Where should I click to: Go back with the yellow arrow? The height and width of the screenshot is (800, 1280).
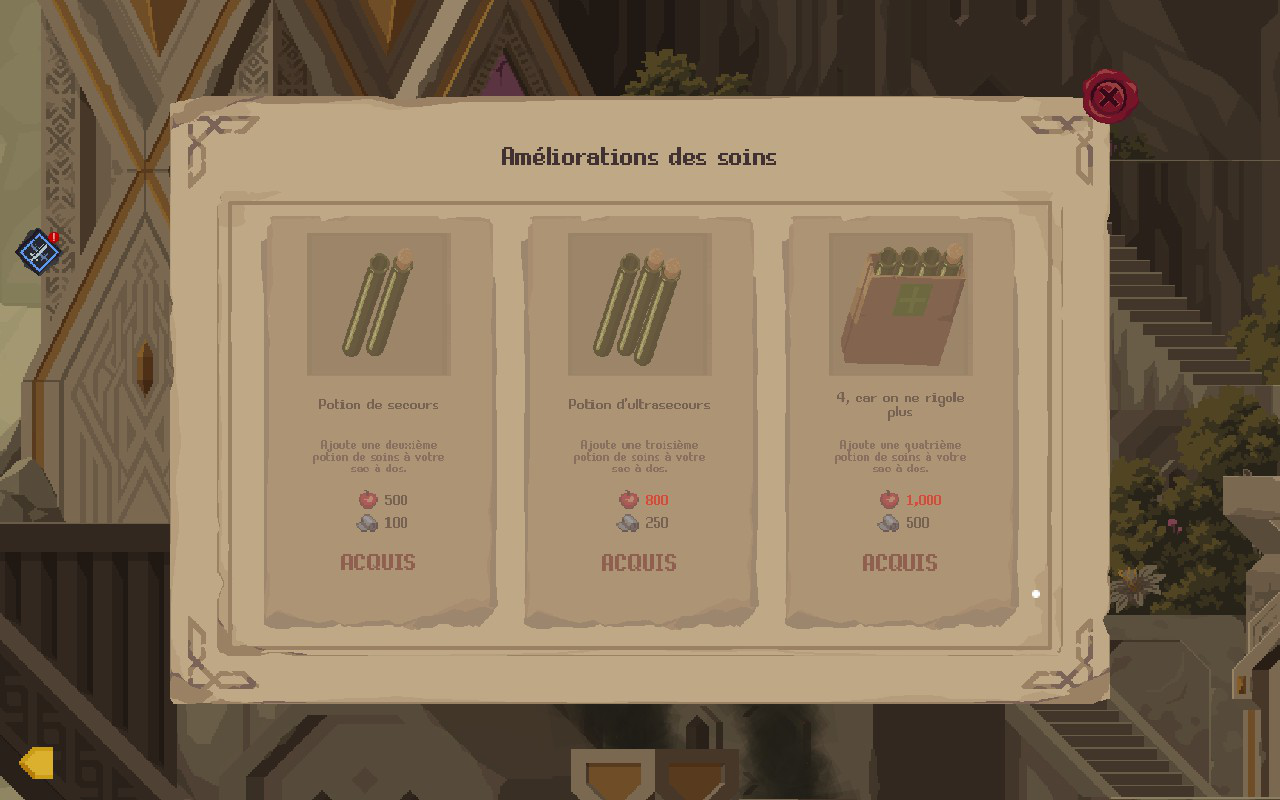(x=37, y=763)
